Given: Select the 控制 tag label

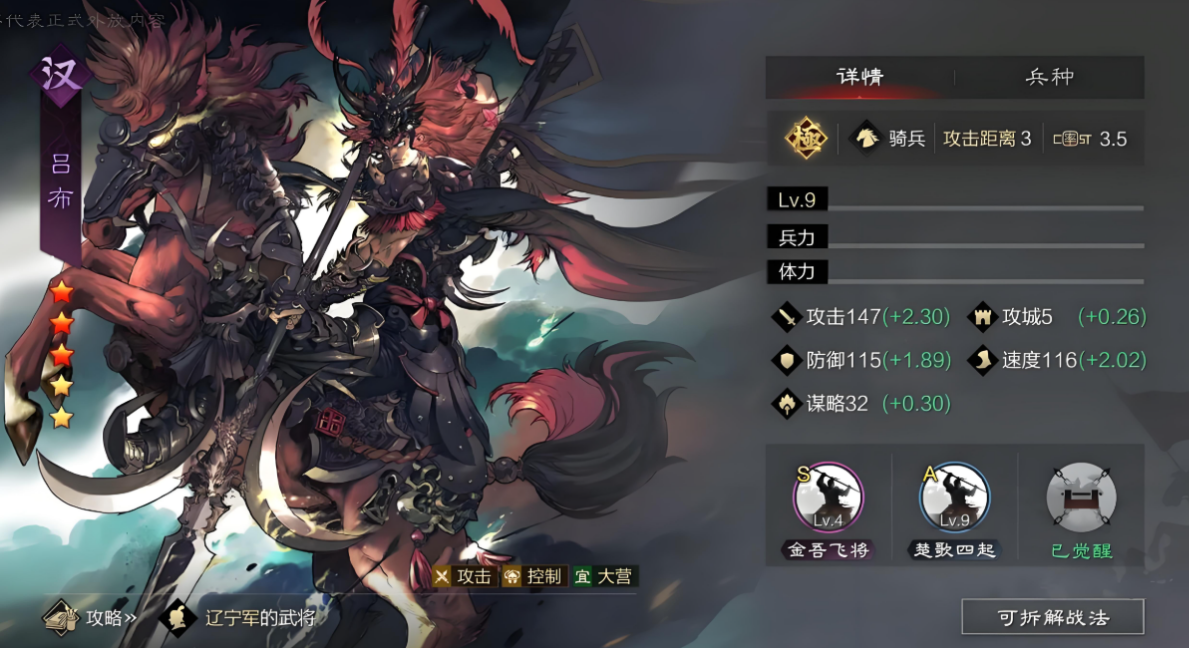Looking at the screenshot, I should click(533, 577).
